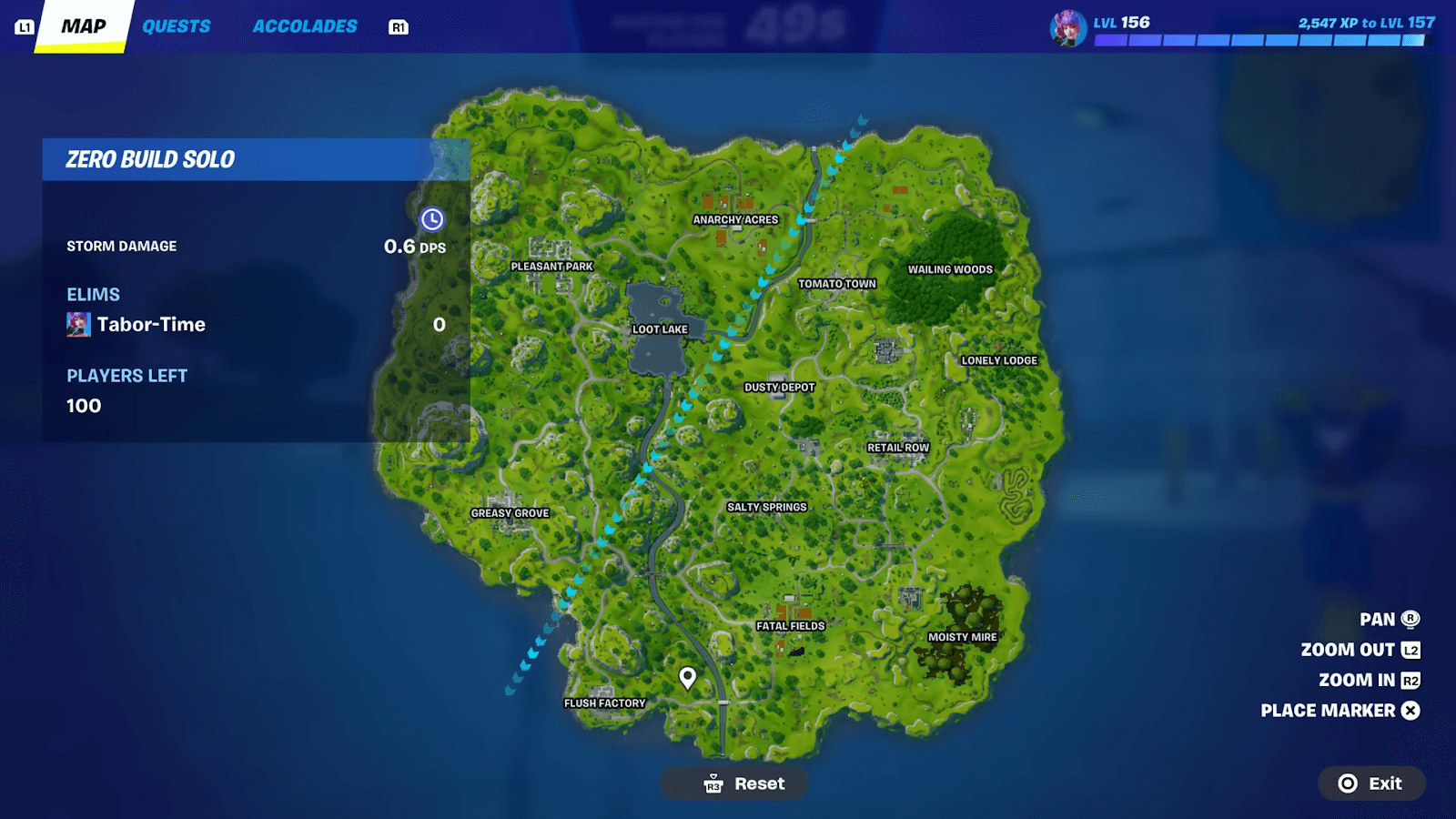Toggle Zoom Out with L2
Screen dimensions: 1456x819
pos(1349,650)
